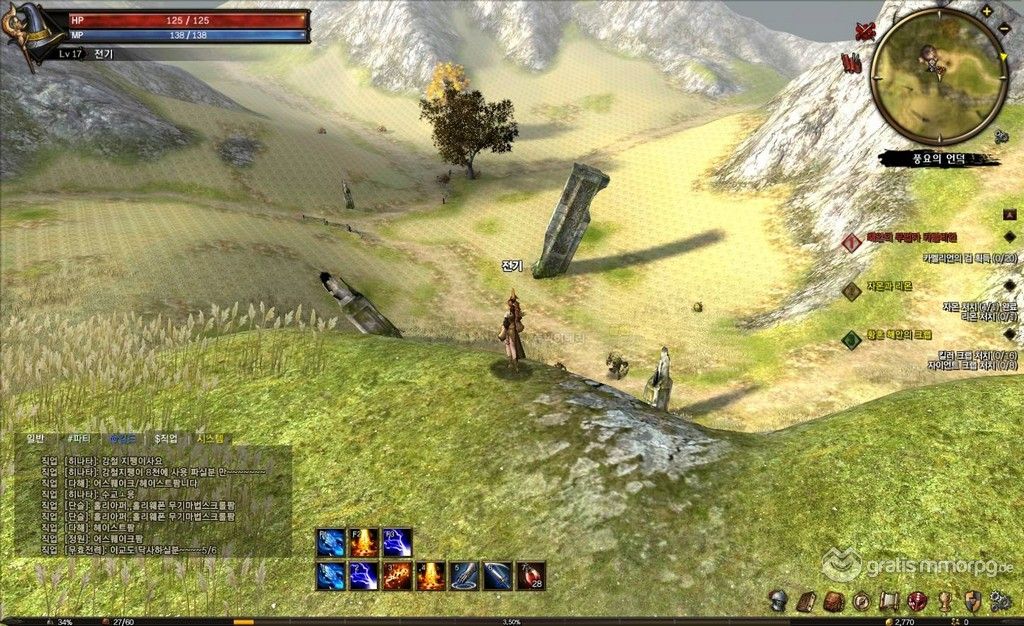The height and width of the screenshot is (626, 1024).
Task: Use the red potion with 28 charges
Action: pos(530,576)
